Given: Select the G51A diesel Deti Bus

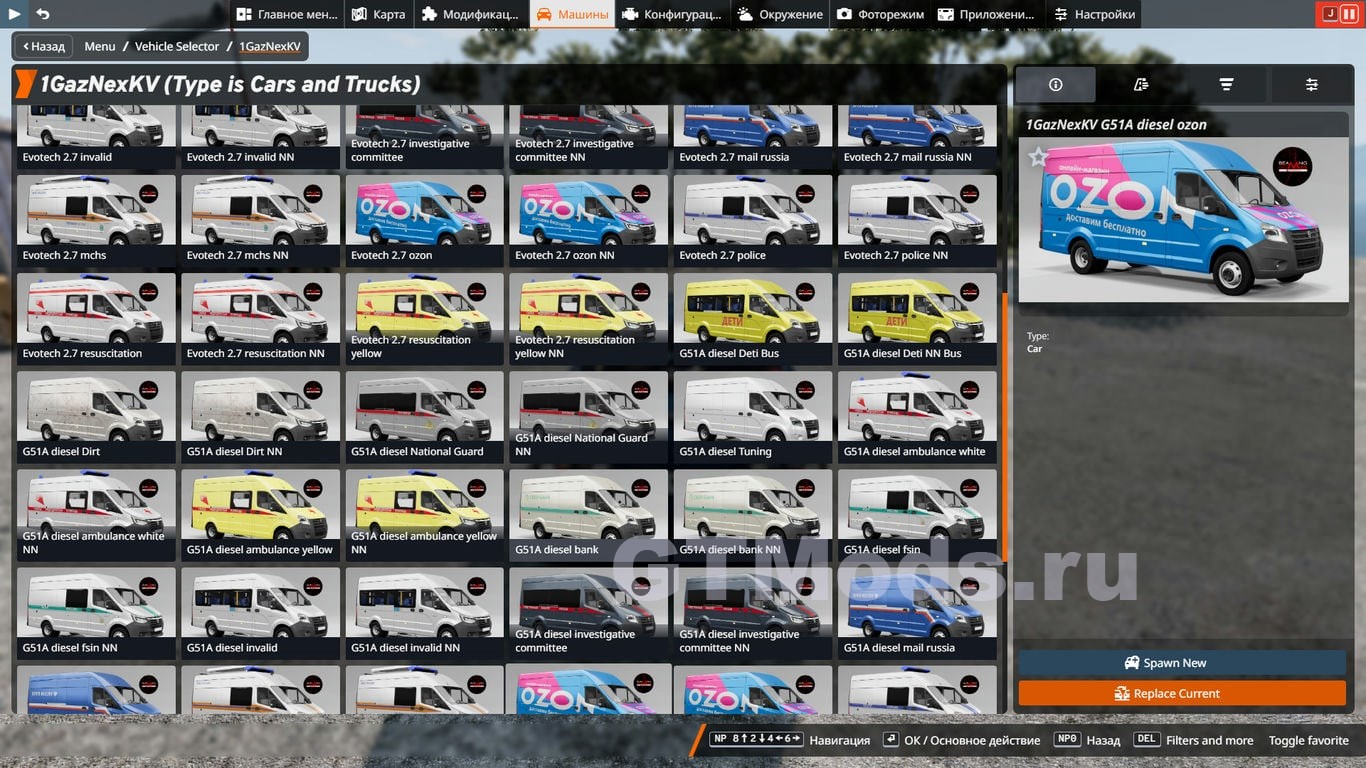Looking at the screenshot, I should [752, 317].
